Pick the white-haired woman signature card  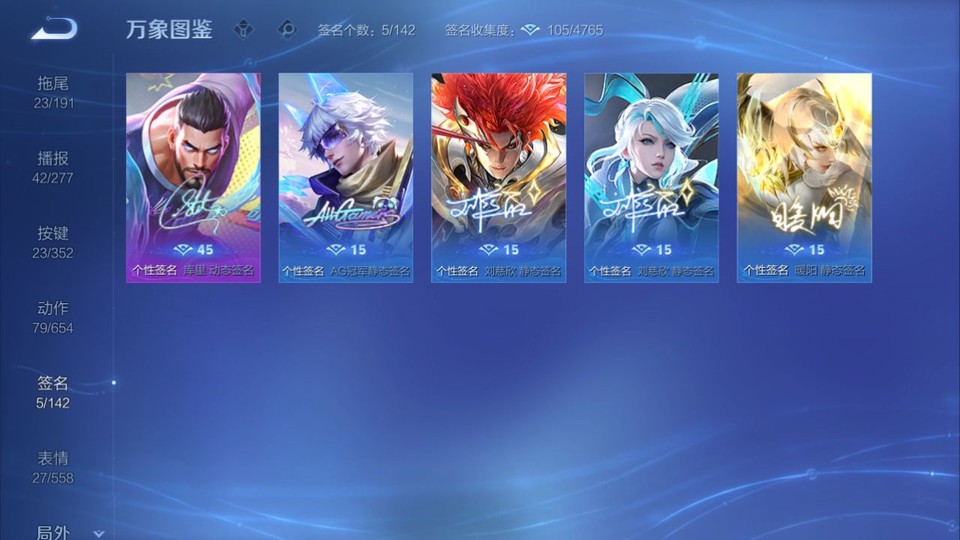point(652,177)
